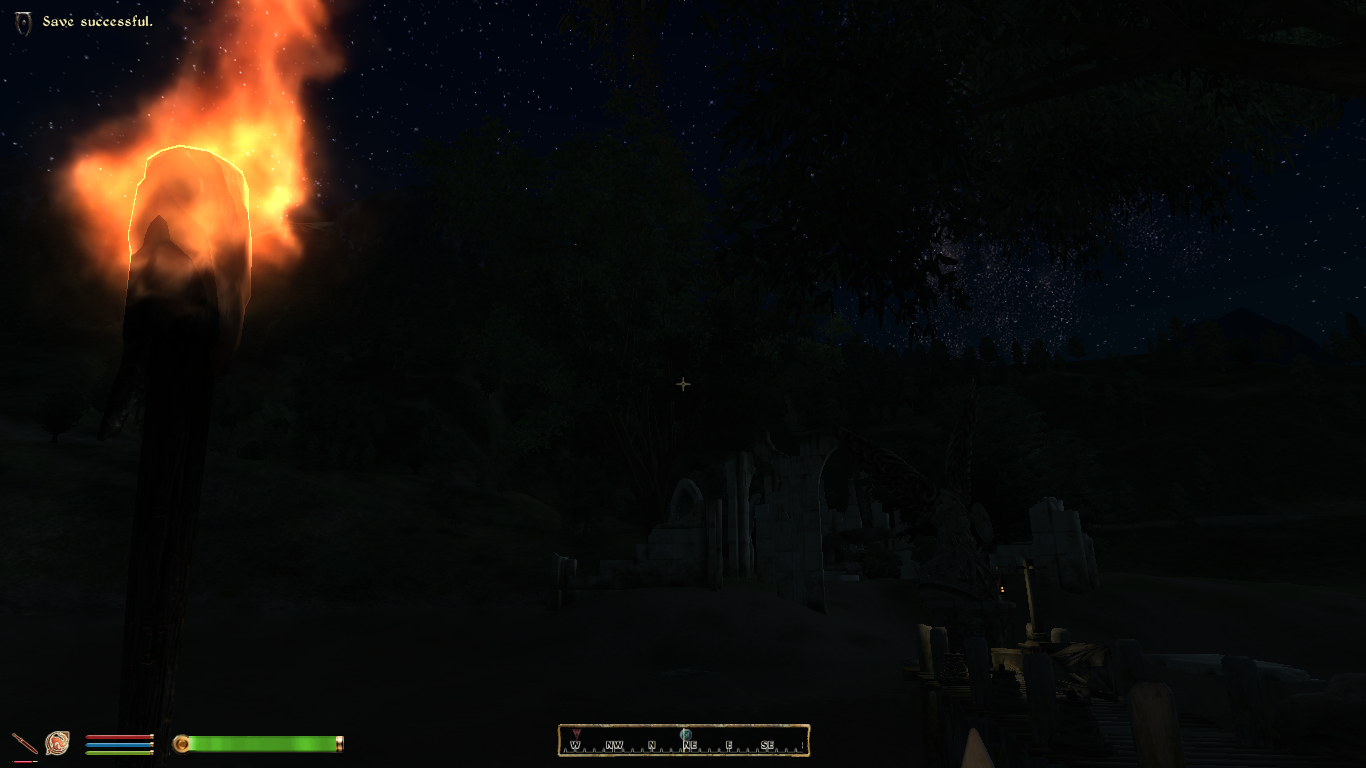Click the red quest arrow on compass
The width and height of the screenshot is (1366, 768).
(575, 734)
